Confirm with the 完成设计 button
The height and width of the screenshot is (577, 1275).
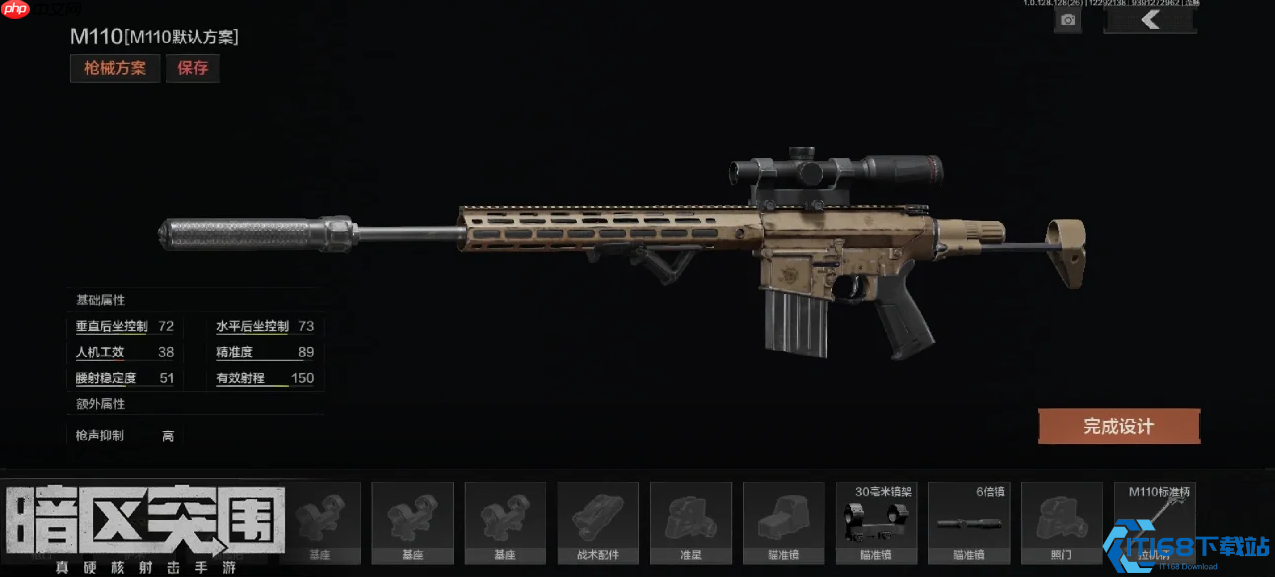(1118, 426)
